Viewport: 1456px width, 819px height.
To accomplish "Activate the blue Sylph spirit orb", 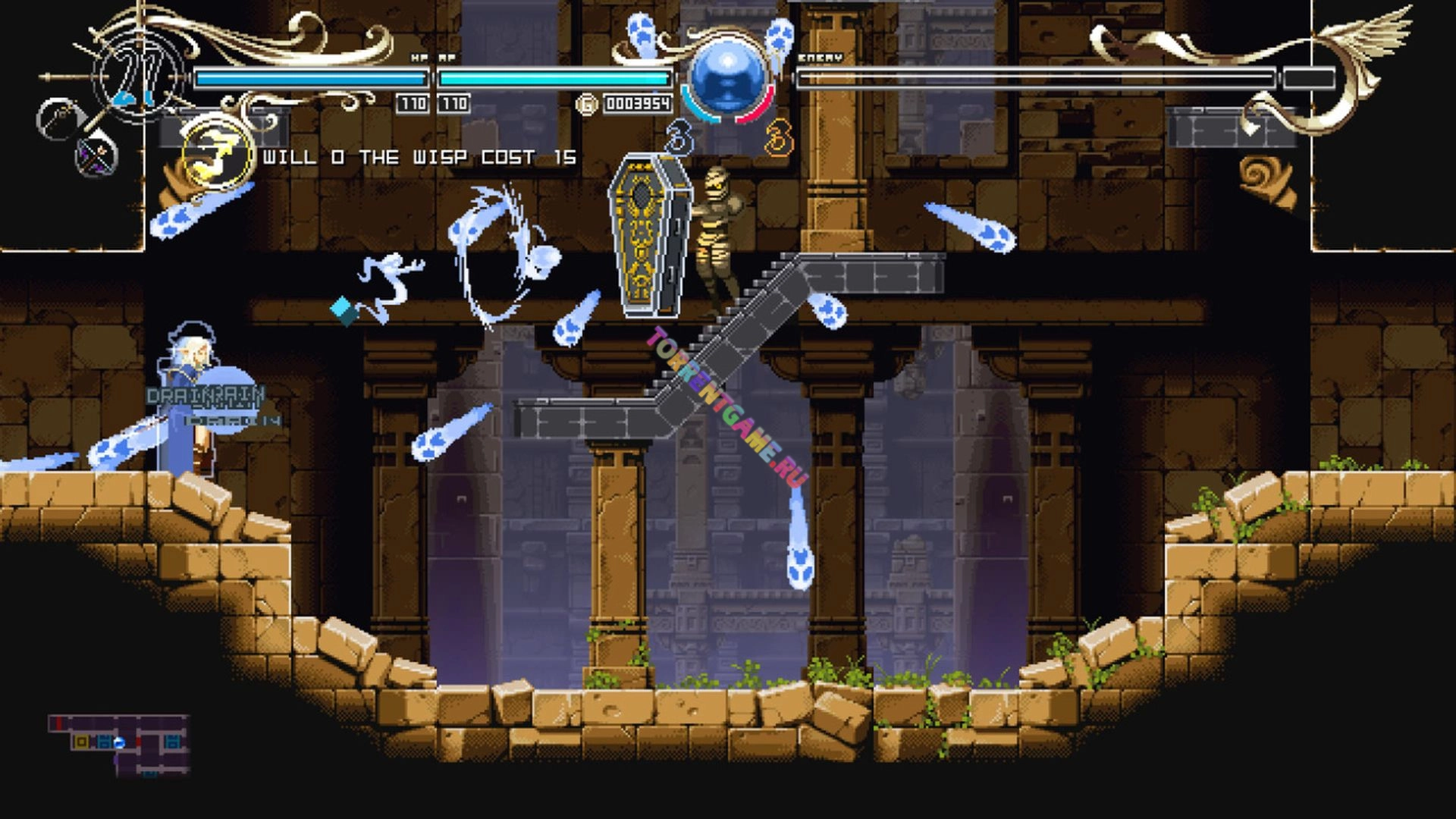I will point(726,77).
